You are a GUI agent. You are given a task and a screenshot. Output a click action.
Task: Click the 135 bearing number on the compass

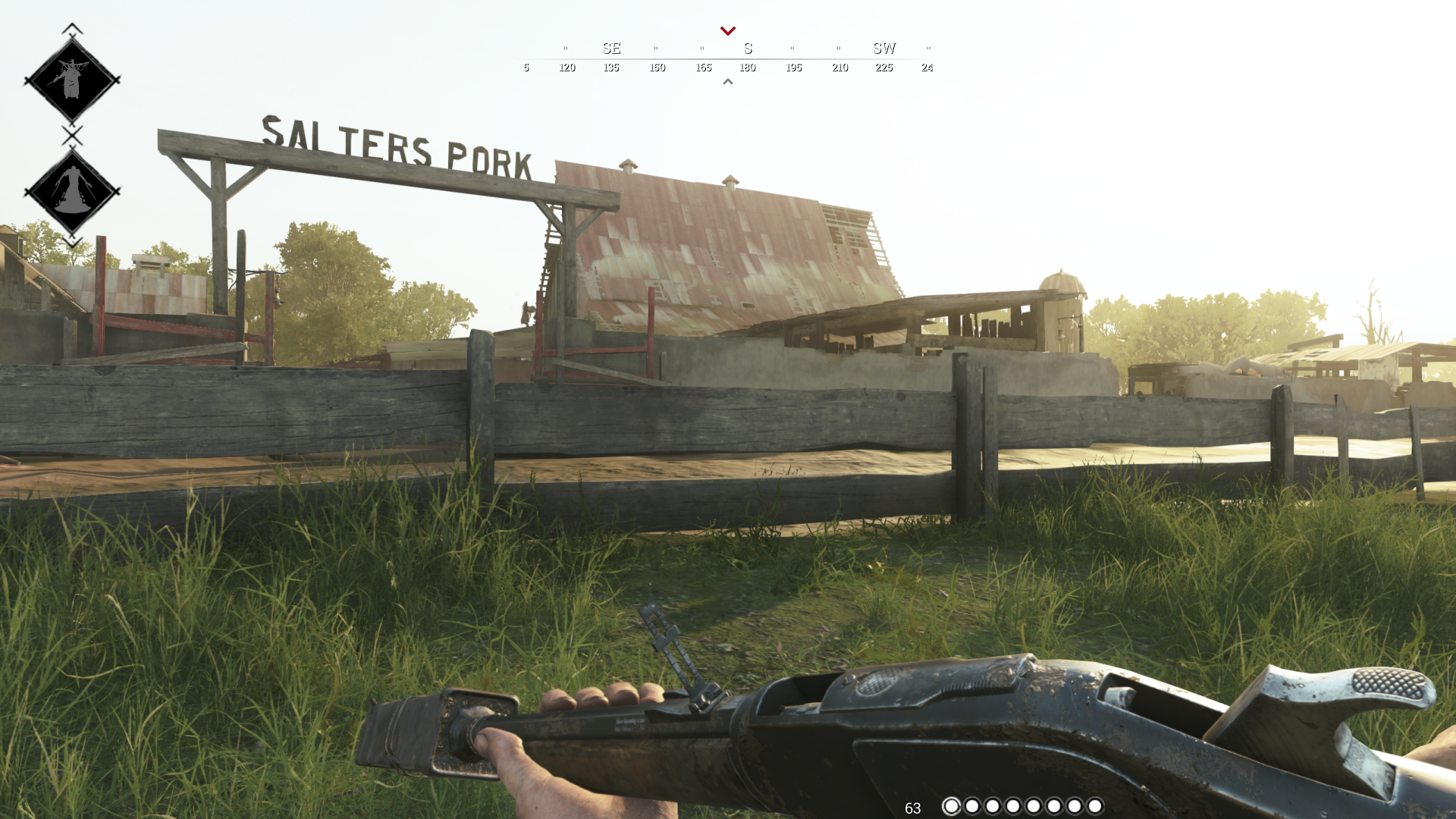612,67
